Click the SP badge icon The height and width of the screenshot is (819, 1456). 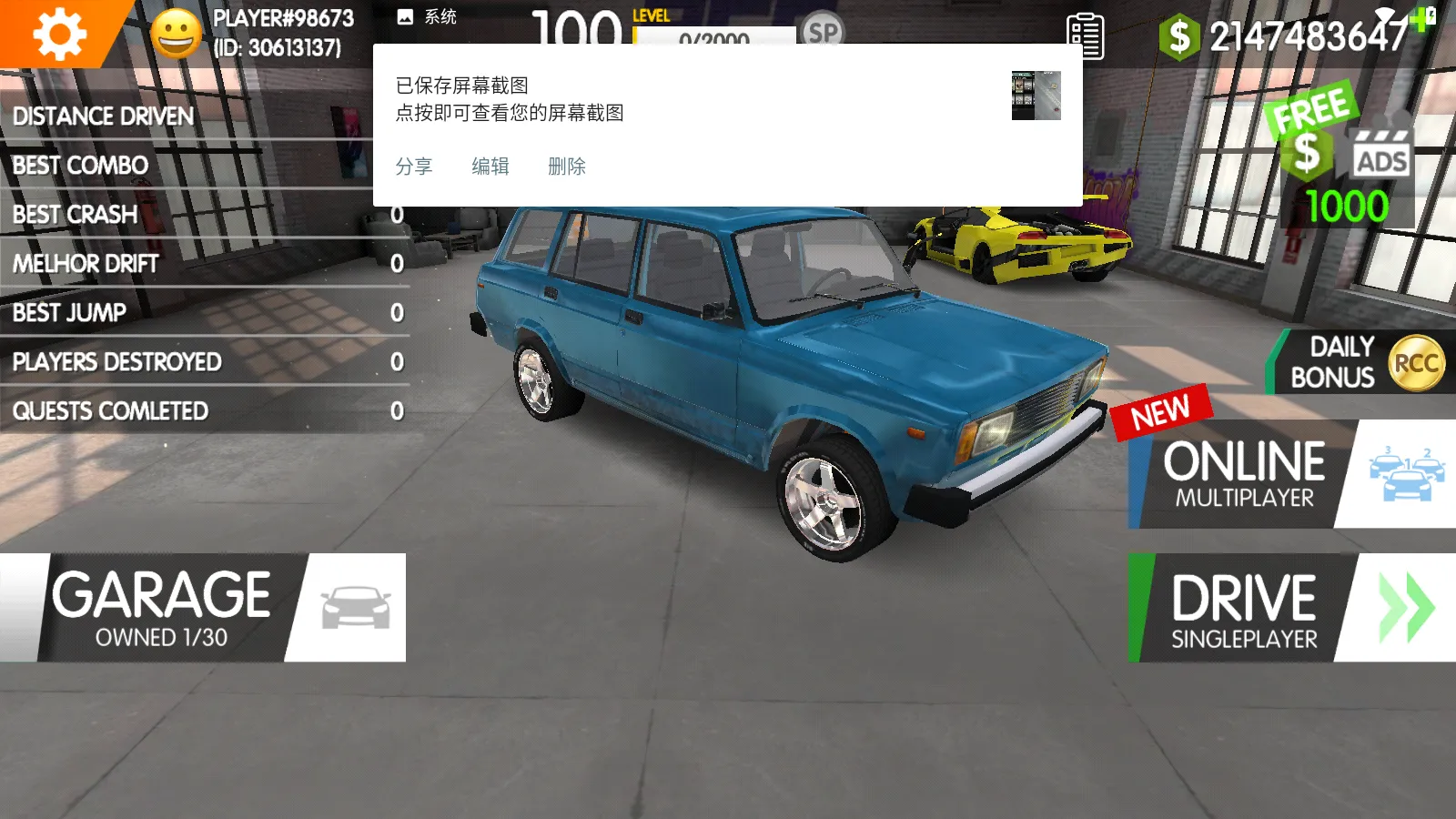click(x=823, y=32)
